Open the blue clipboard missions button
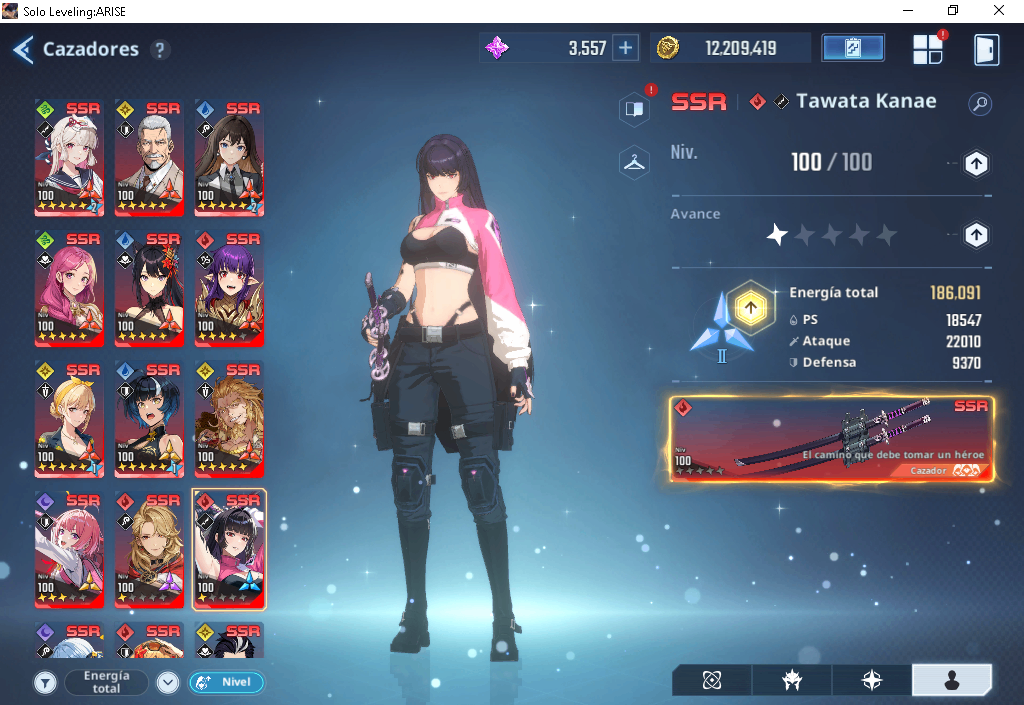 pyautogui.click(x=852, y=48)
